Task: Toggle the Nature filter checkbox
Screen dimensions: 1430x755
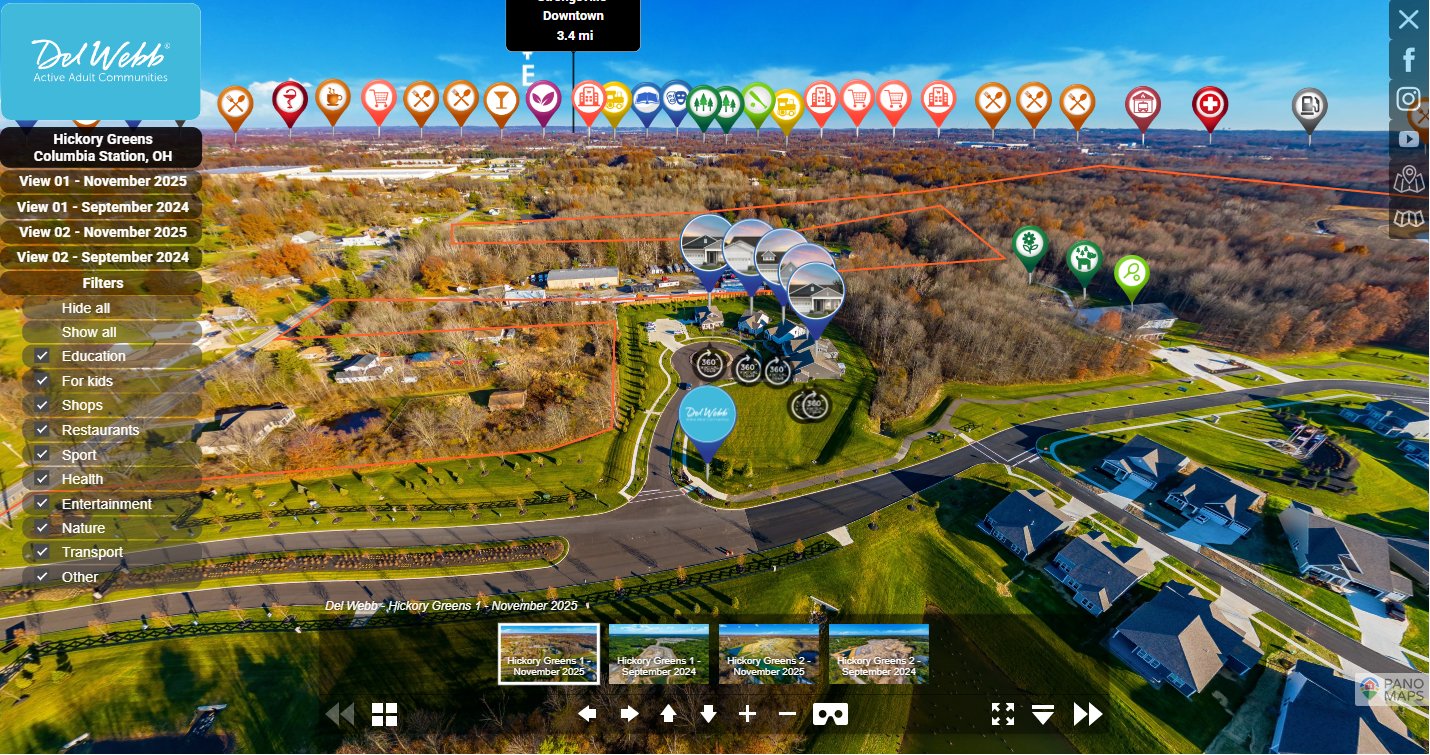Action: [42, 528]
